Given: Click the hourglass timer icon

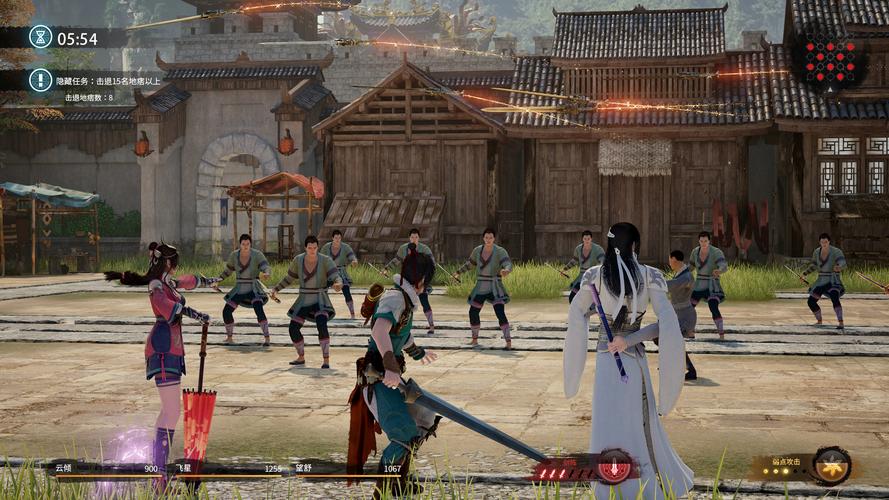Looking at the screenshot, I should (x=41, y=38).
